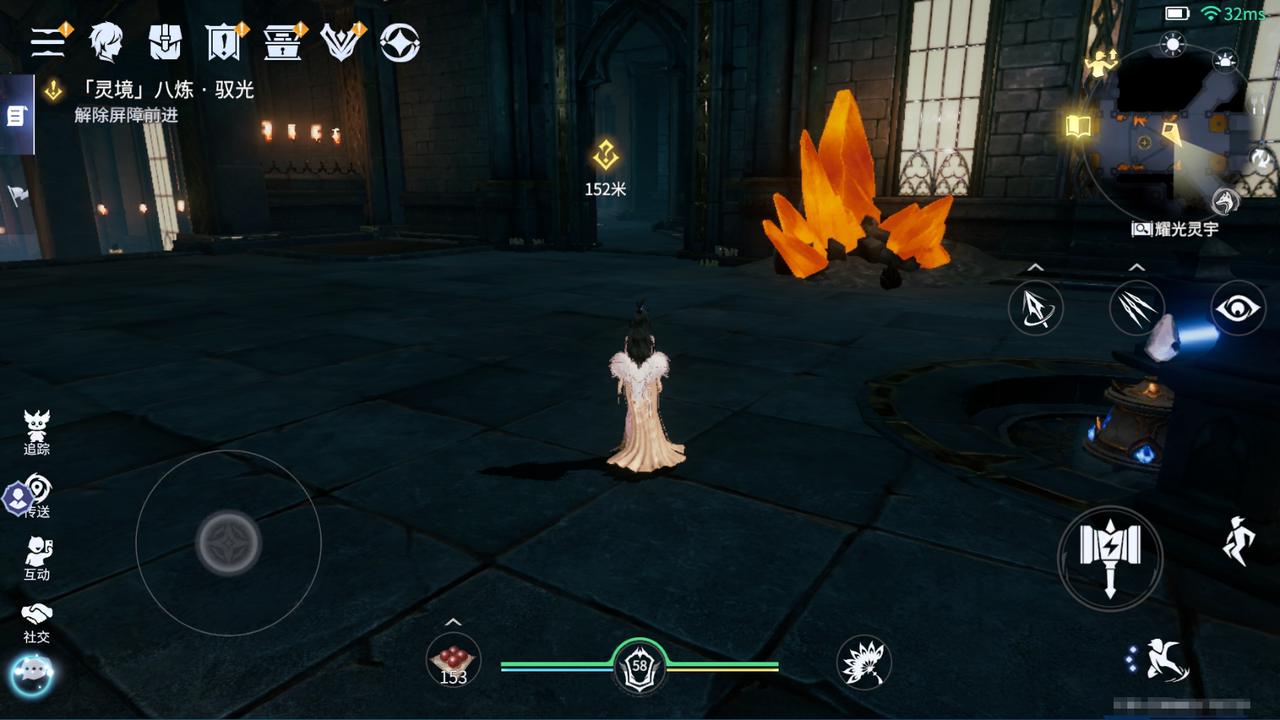
Task: Open the character profile head icon
Action: 106,42
